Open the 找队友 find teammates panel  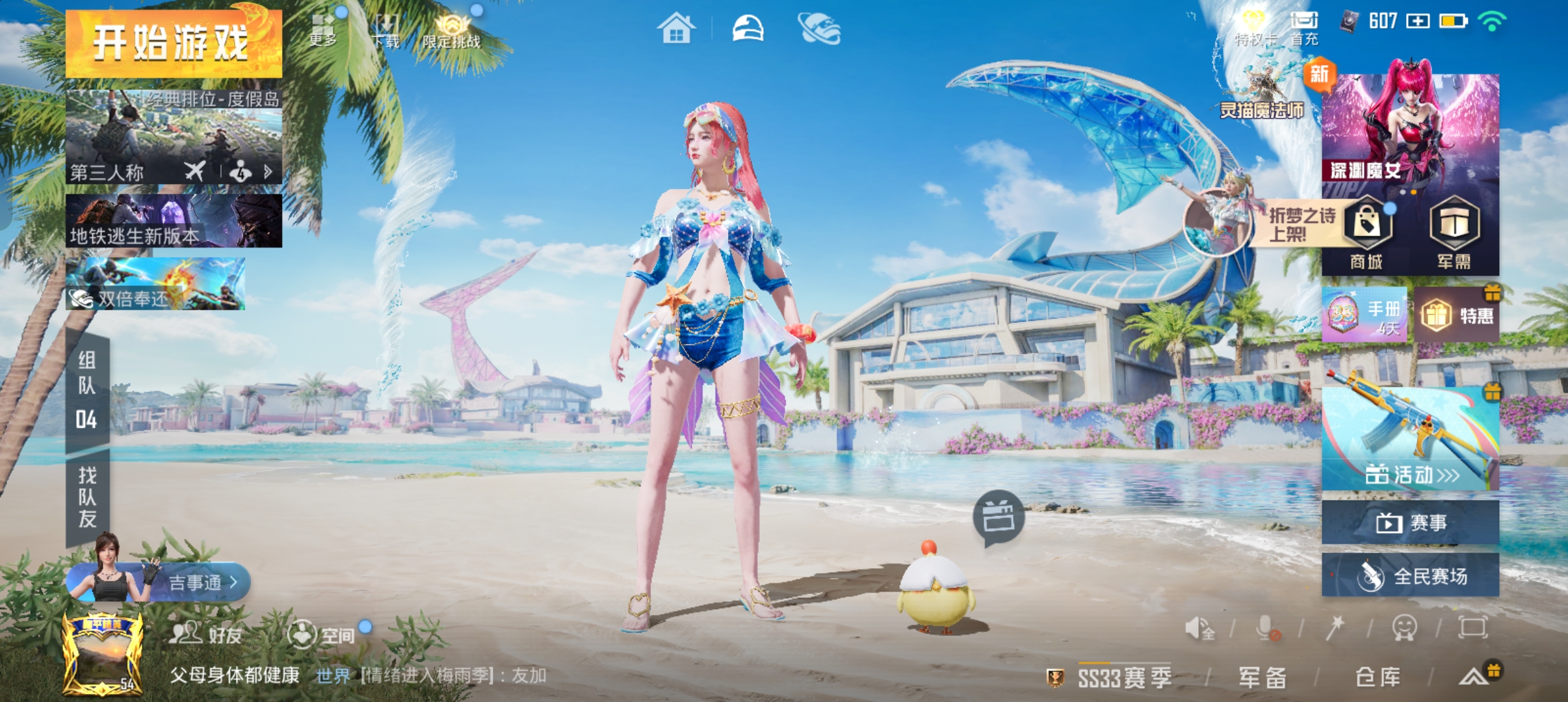point(88,497)
